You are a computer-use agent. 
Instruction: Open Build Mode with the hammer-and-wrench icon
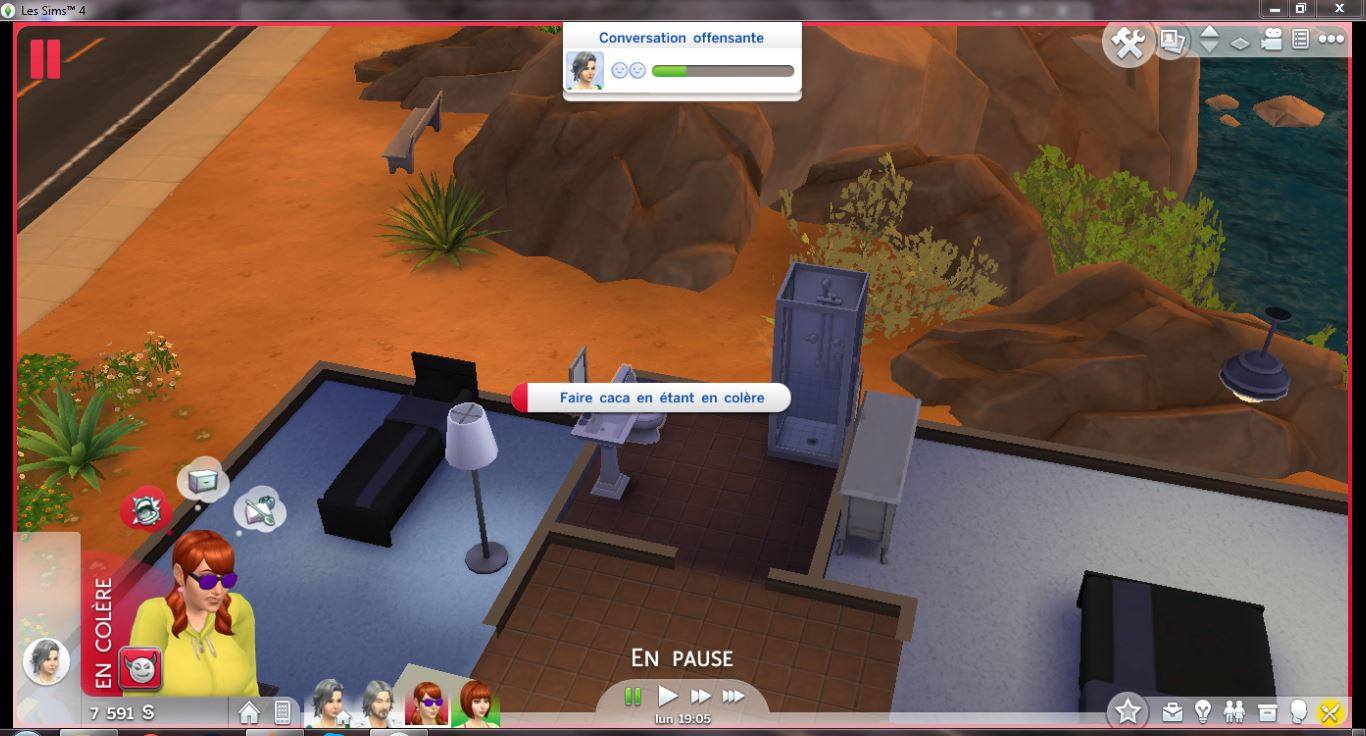pos(1128,43)
